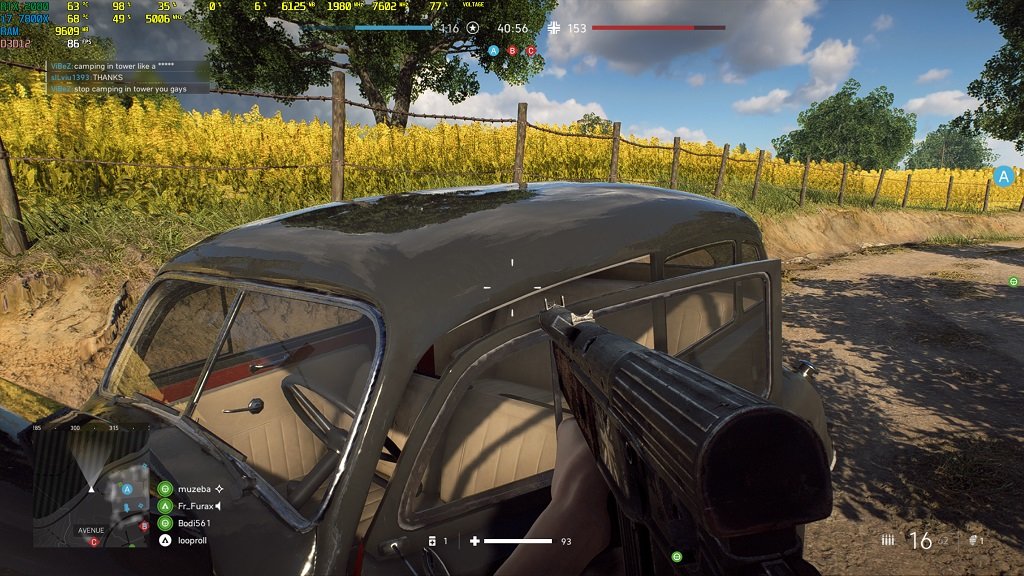Click the grenade icon
This screenshot has height=576, width=1024.
(x=975, y=540)
